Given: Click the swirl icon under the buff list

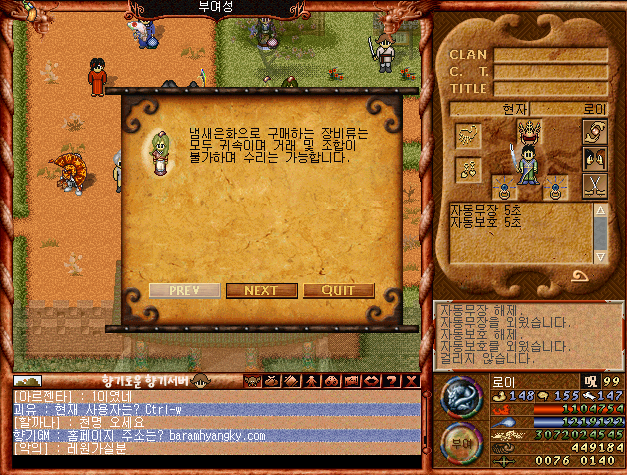Looking at the screenshot, I should [x=579, y=277].
